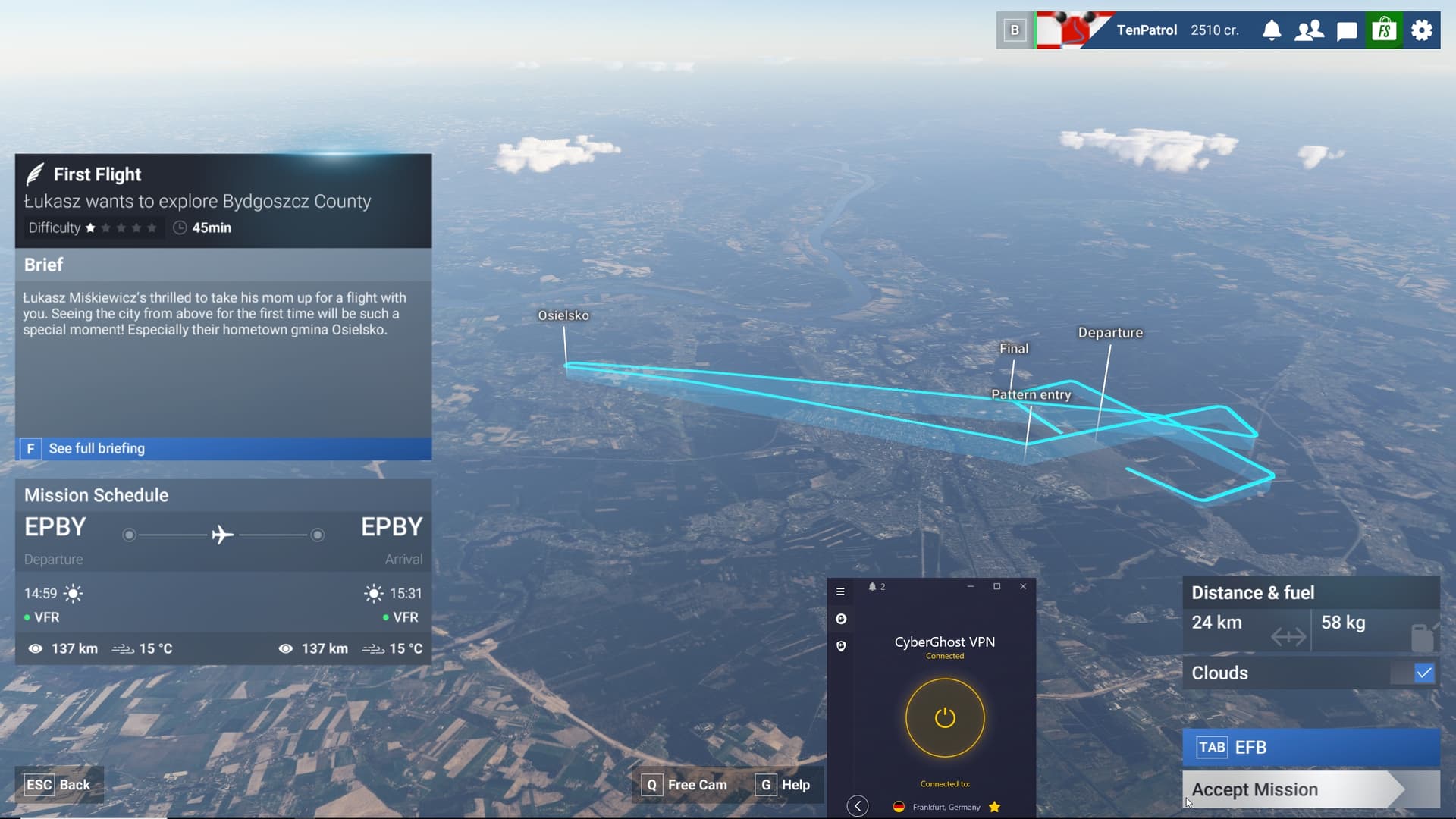Click the B box in the top bar
Image resolution: width=1456 pixels, height=819 pixels.
1015,29
